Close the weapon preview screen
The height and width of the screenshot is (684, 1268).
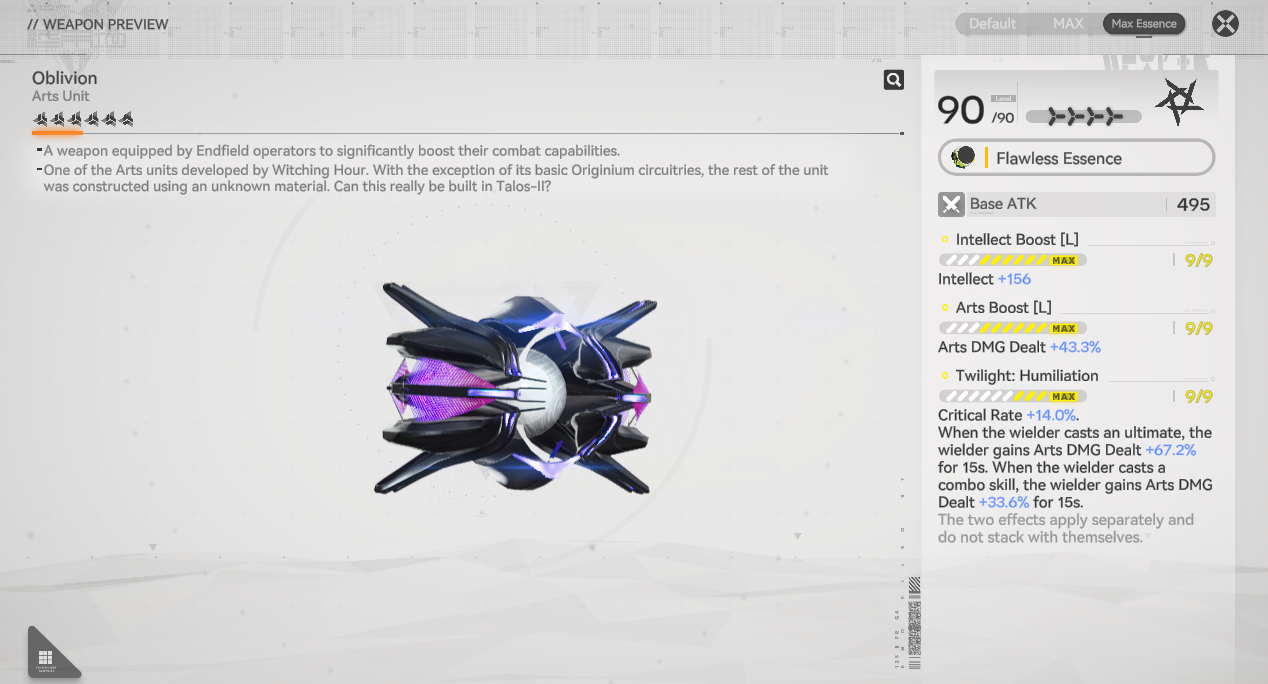[1225, 24]
